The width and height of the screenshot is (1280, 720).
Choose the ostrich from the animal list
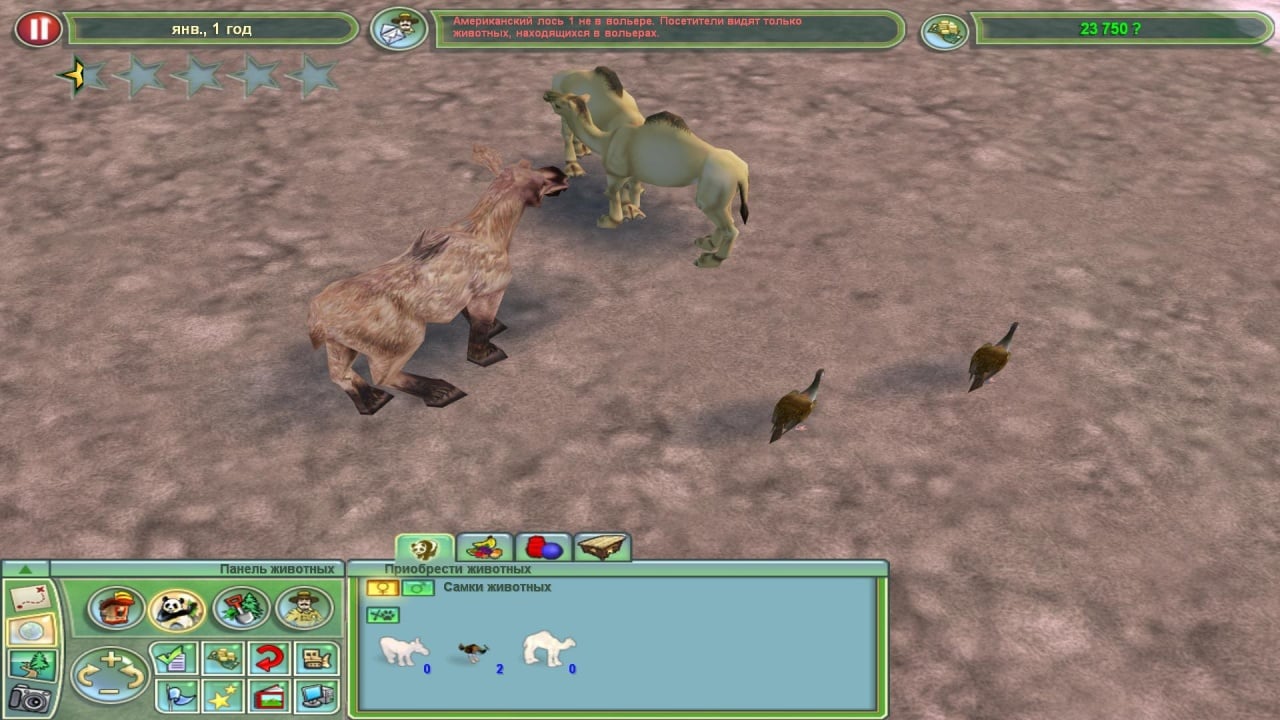pos(470,652)
